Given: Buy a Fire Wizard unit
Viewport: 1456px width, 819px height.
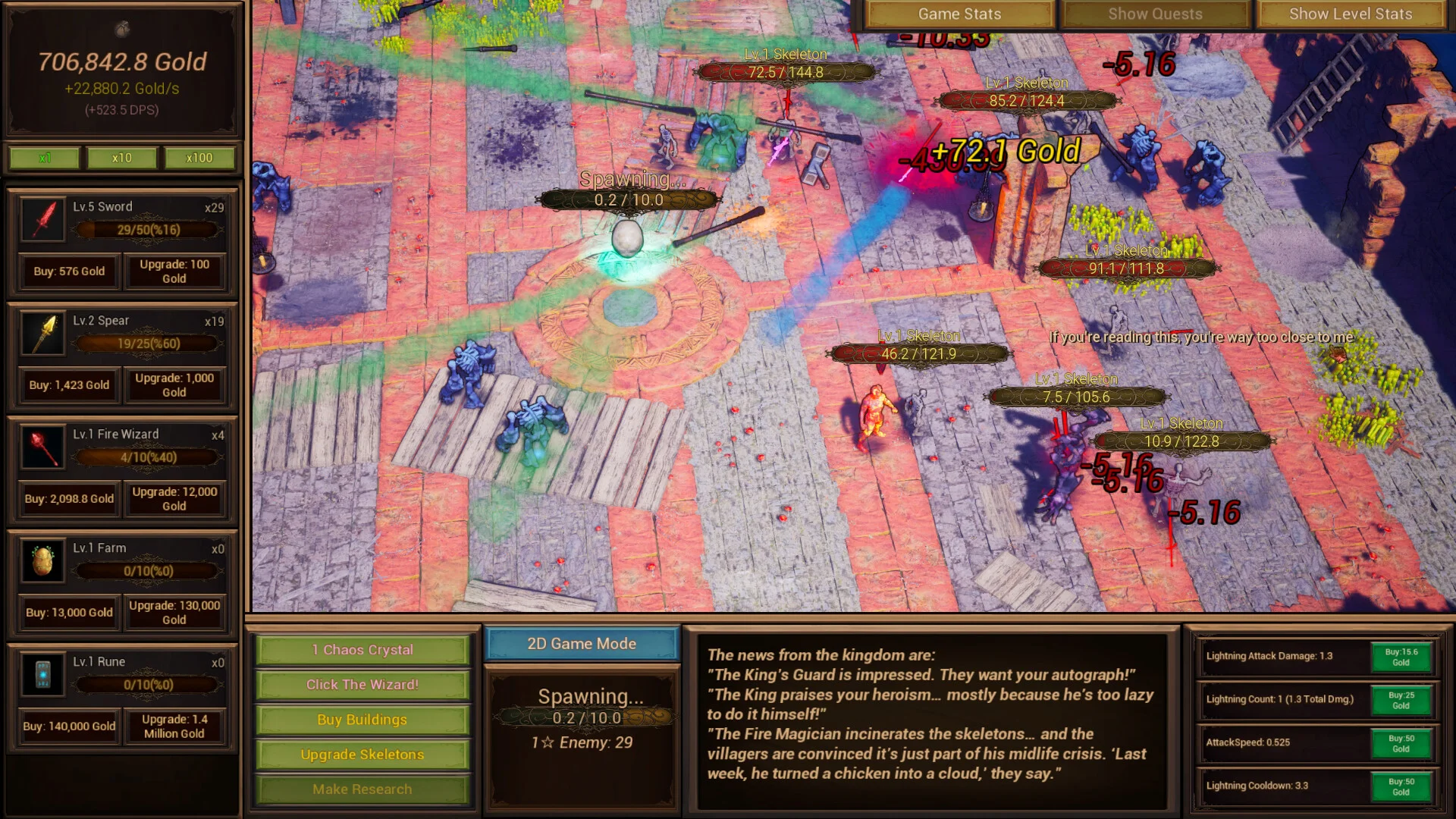Looking at the screenshot, I should [x=69, y=499].
